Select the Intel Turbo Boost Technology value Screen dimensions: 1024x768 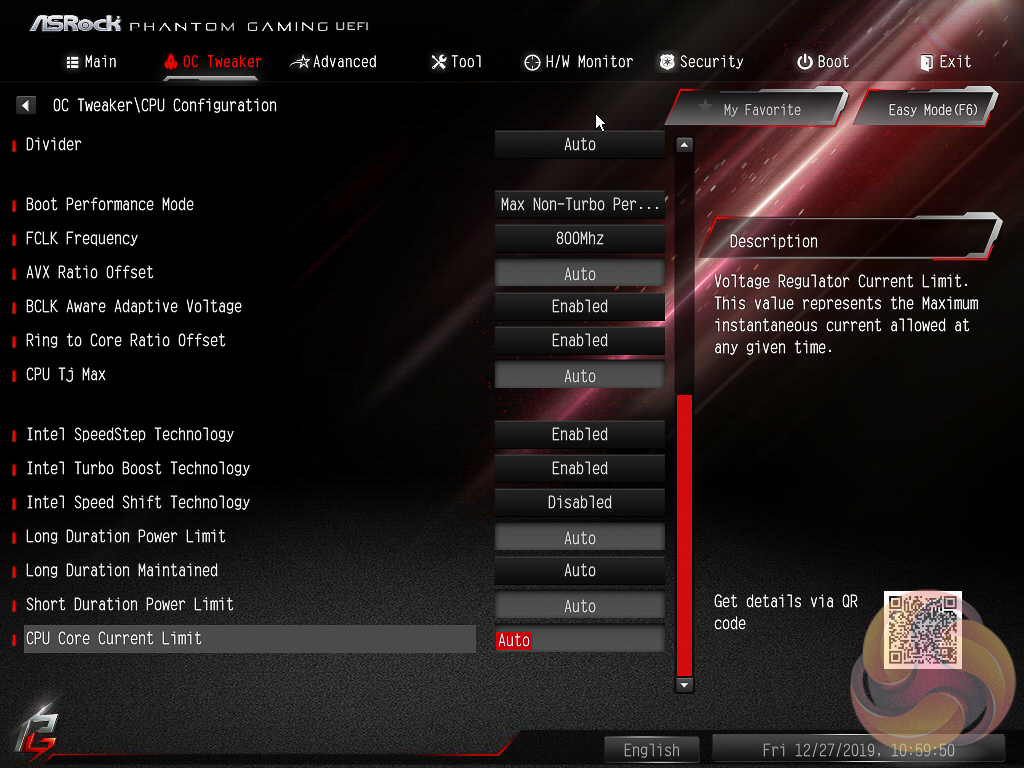(580, 468)
